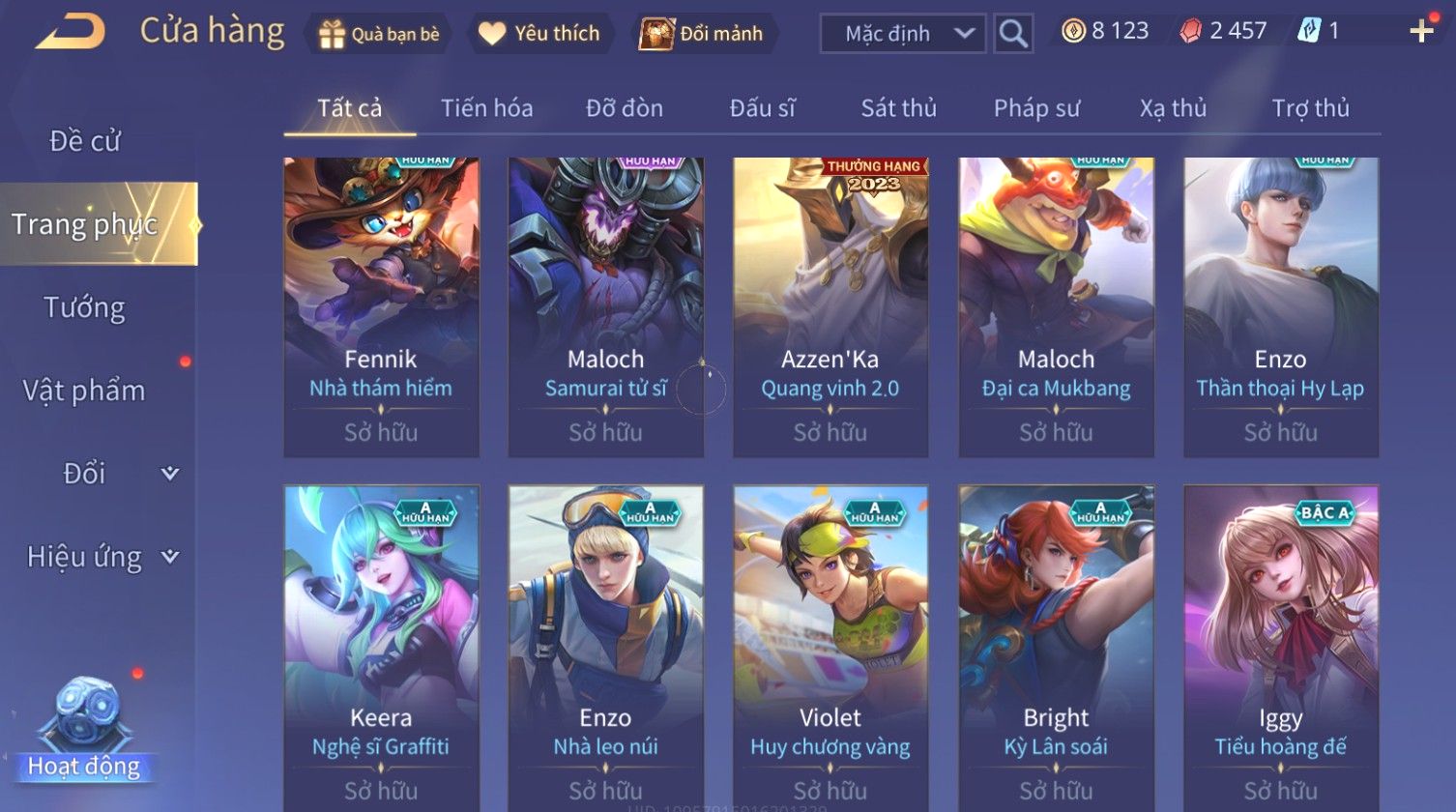The image size is (1456, 812).
Task: Go back using the return arrow
Action: 70,32
